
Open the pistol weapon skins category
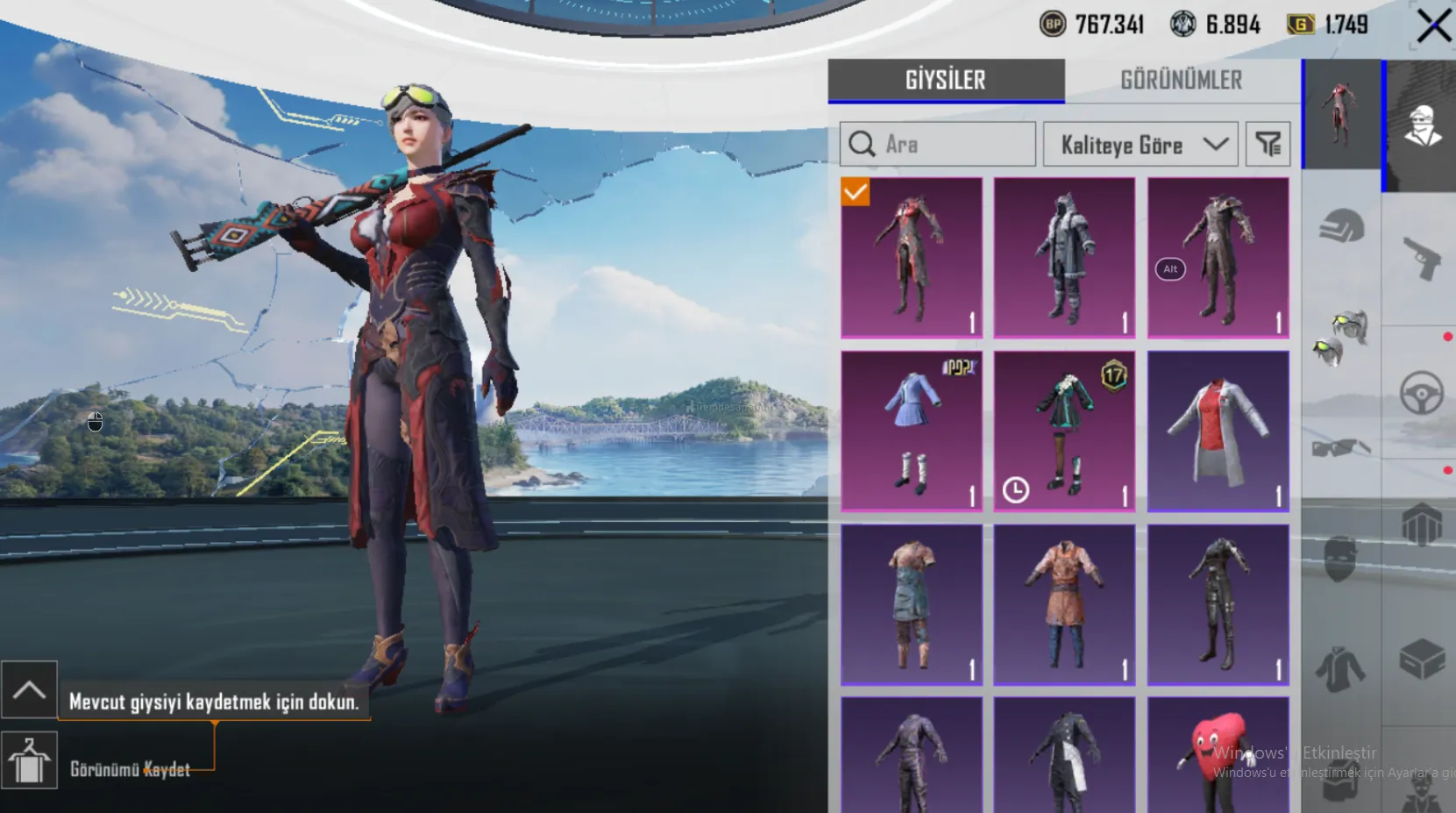[x=1421, y=258]
